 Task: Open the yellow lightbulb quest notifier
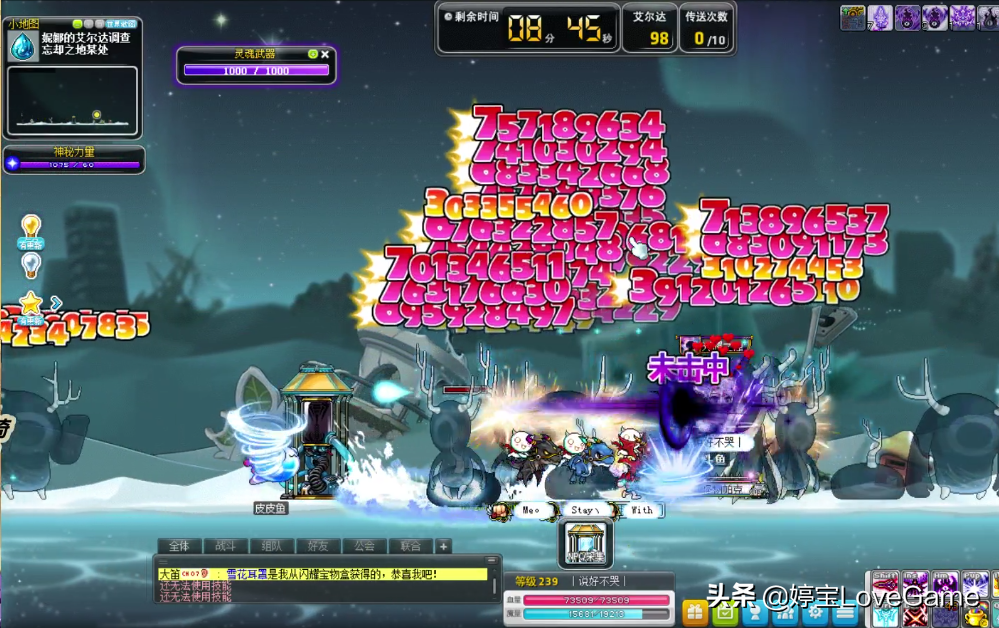click(31, 226)
